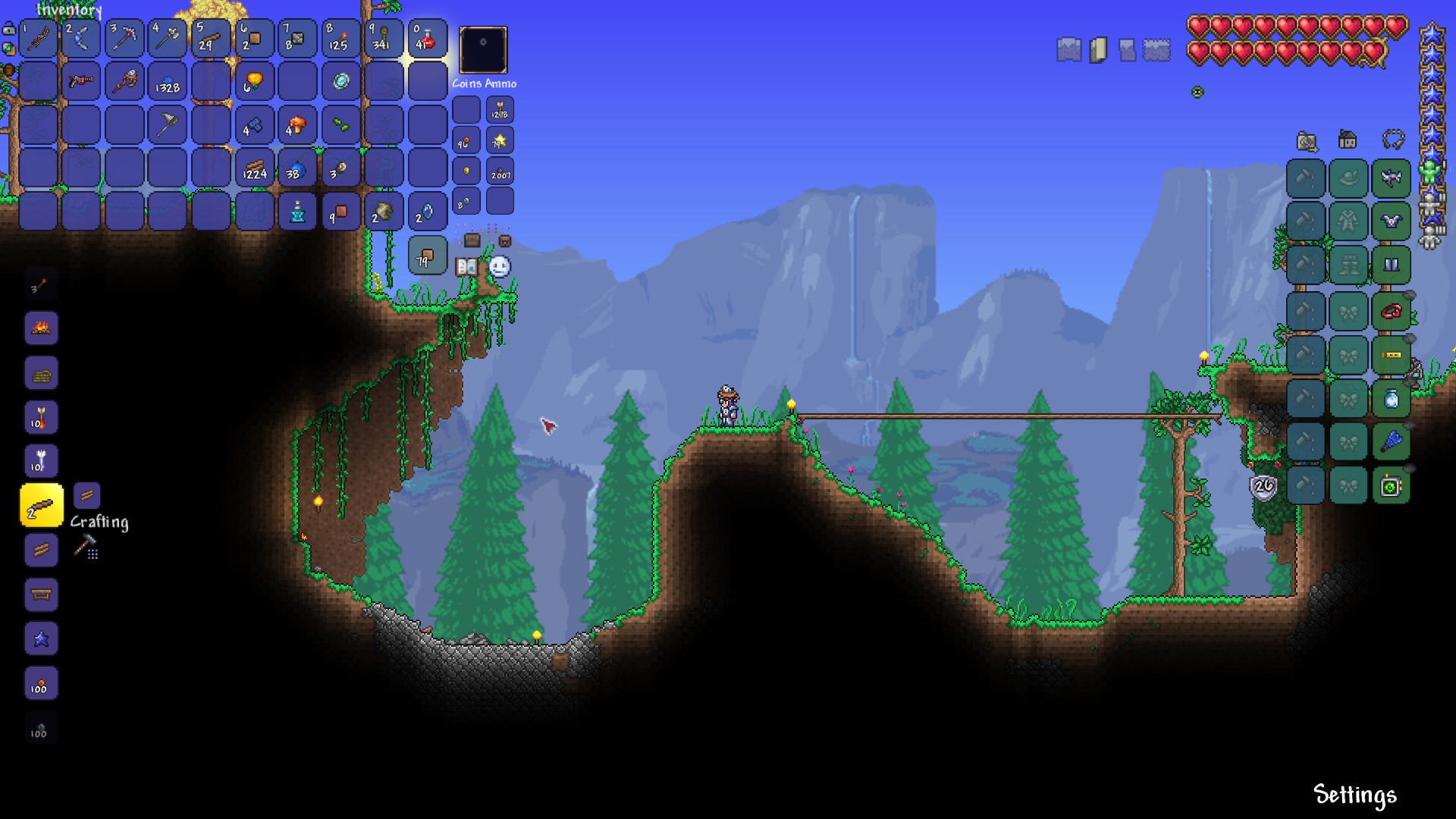Select the magic mirror inventory slot

(340, 81)
